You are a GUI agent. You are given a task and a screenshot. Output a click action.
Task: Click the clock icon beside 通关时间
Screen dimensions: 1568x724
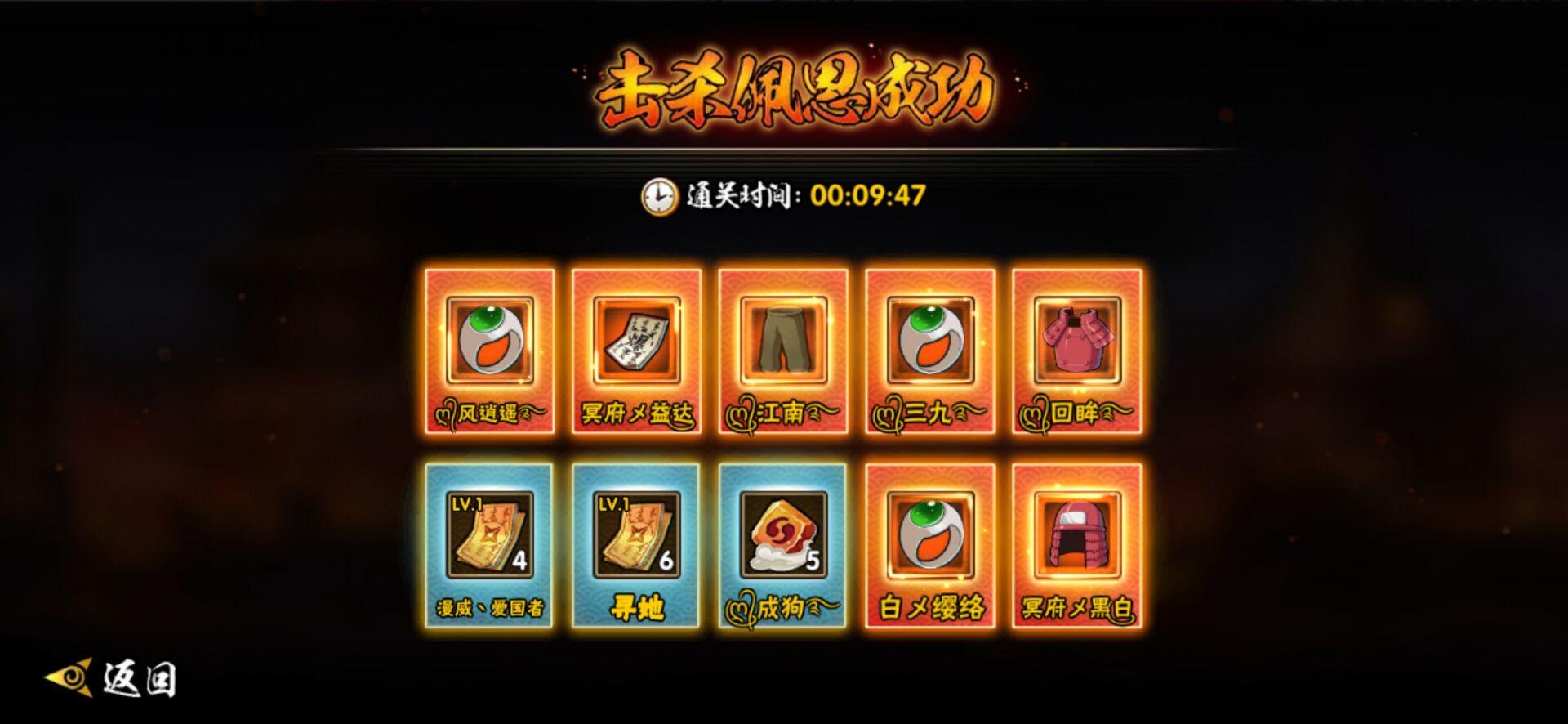(x=658, y=196)
